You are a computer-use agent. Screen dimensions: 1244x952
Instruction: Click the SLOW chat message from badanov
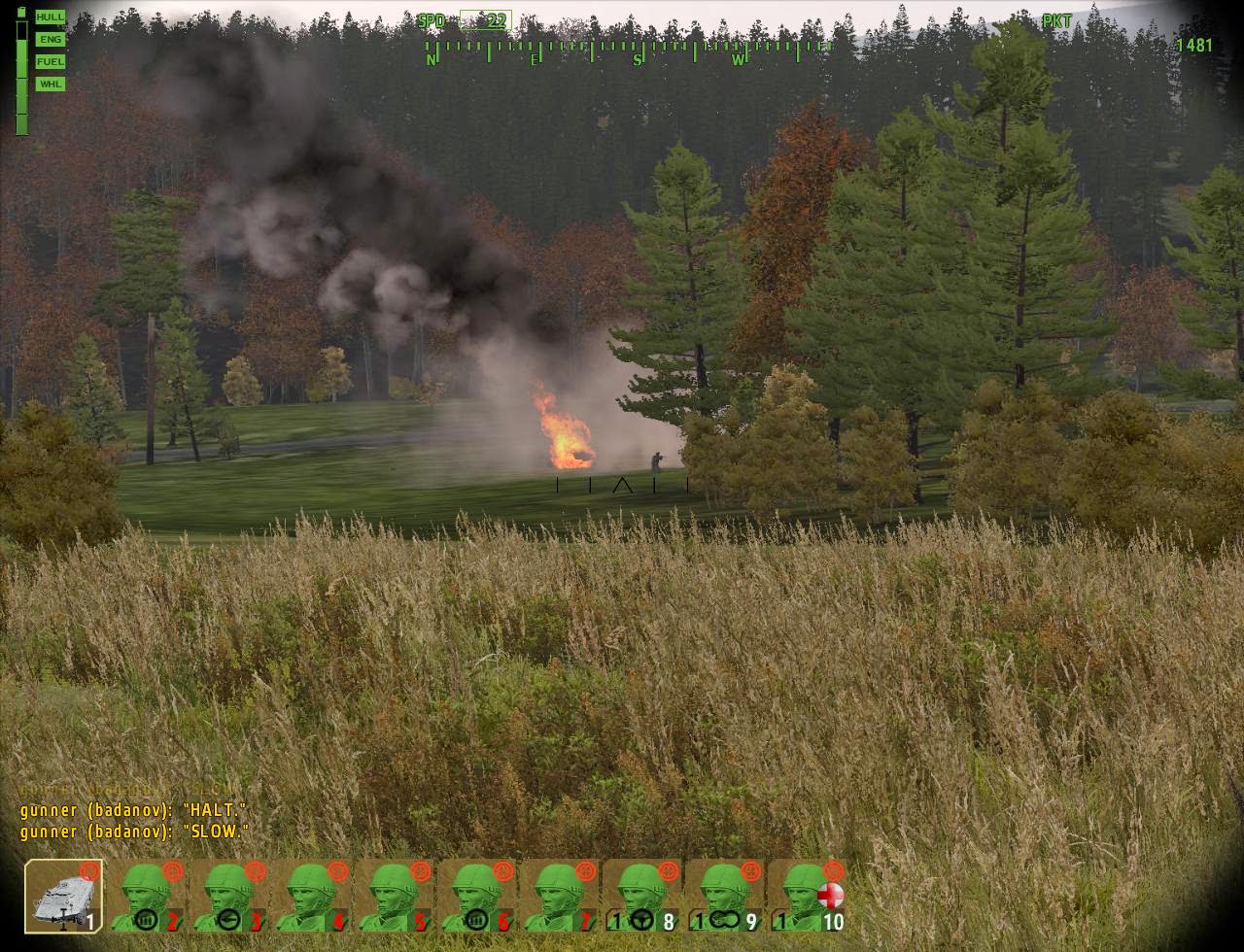tap(133, 832)
